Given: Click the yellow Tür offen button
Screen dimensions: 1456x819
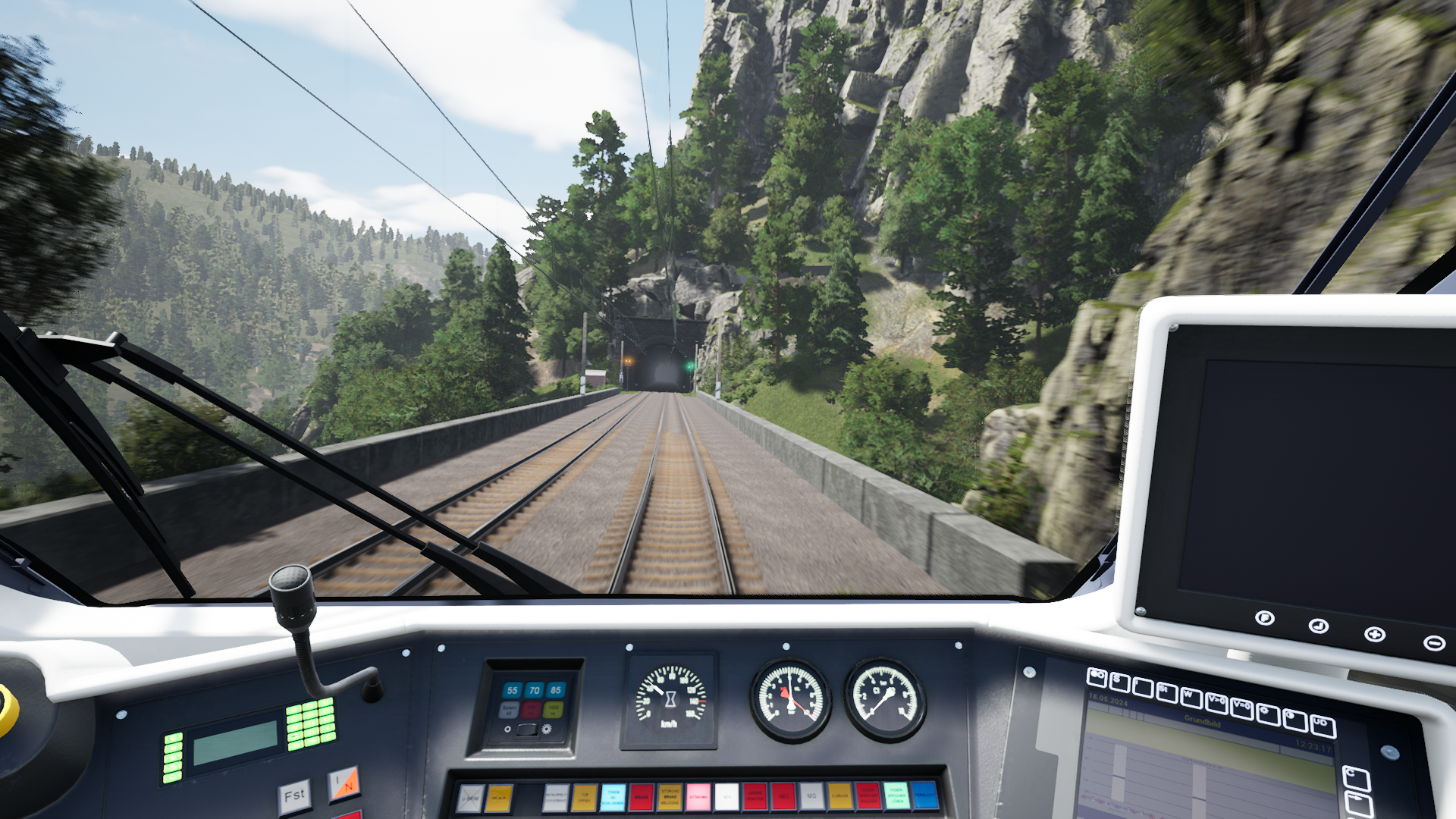Looking at the screenshot, I should [x=584, y=797].
